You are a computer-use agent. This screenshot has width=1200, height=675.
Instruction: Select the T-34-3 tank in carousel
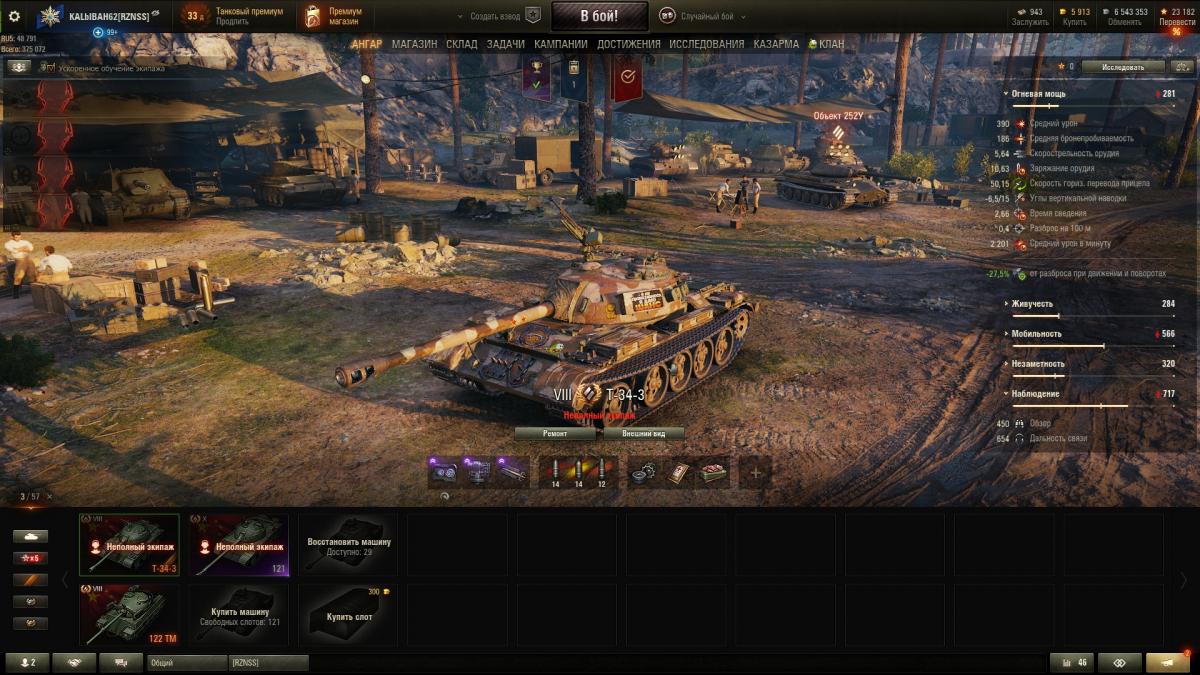point(129,545)
